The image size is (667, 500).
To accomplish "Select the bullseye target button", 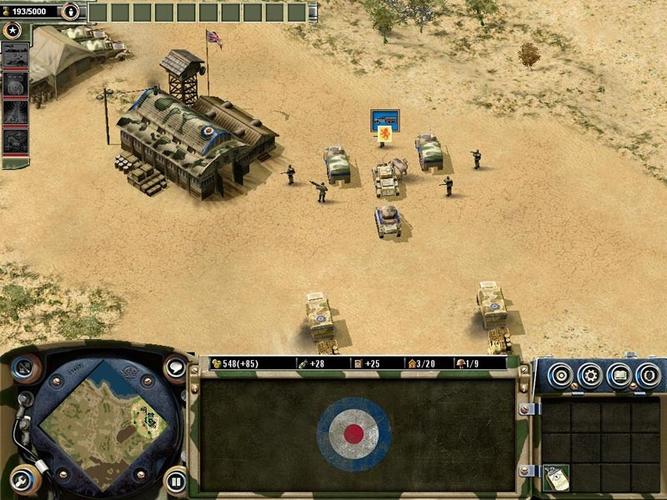I will tap(561, 376).
